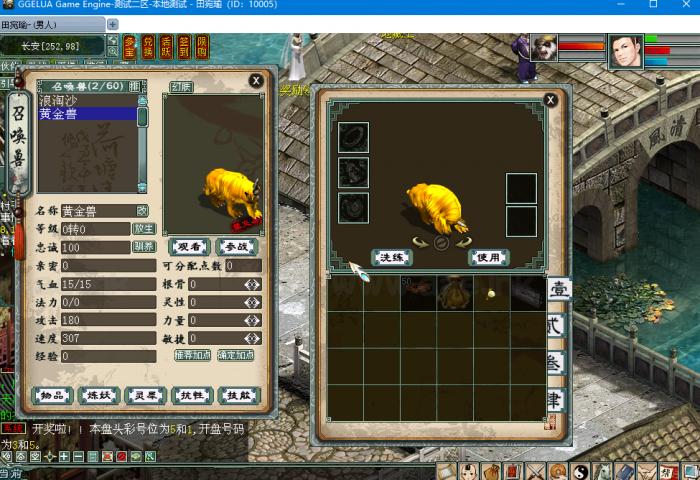Open the 技能 skills button
The width and height of the screenshot is (700, 480).
[x=238, y=395]
